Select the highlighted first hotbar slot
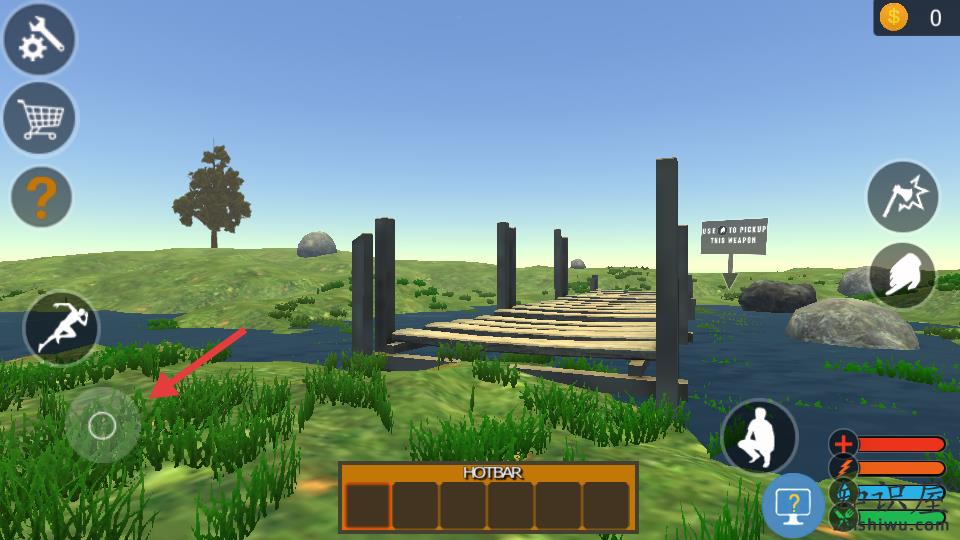This screenshot has width=960, height=540. 367,505
